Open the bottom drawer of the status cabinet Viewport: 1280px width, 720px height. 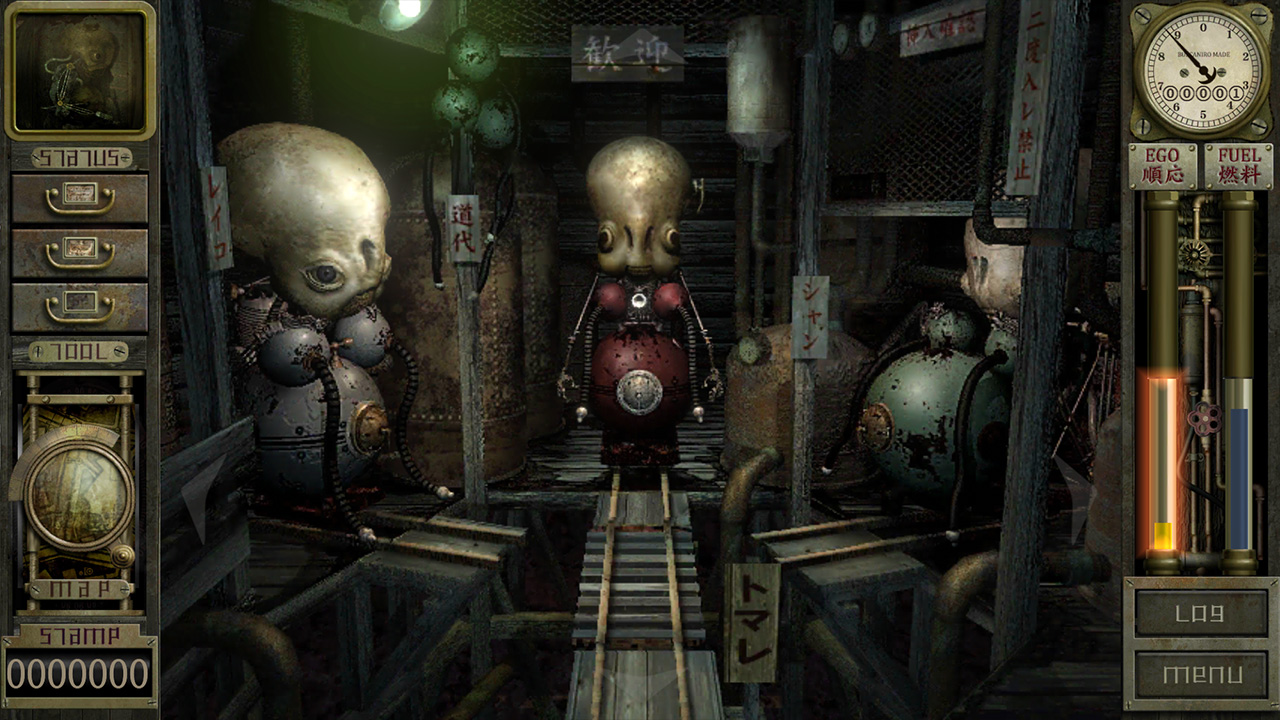click(x=80, y=307)
